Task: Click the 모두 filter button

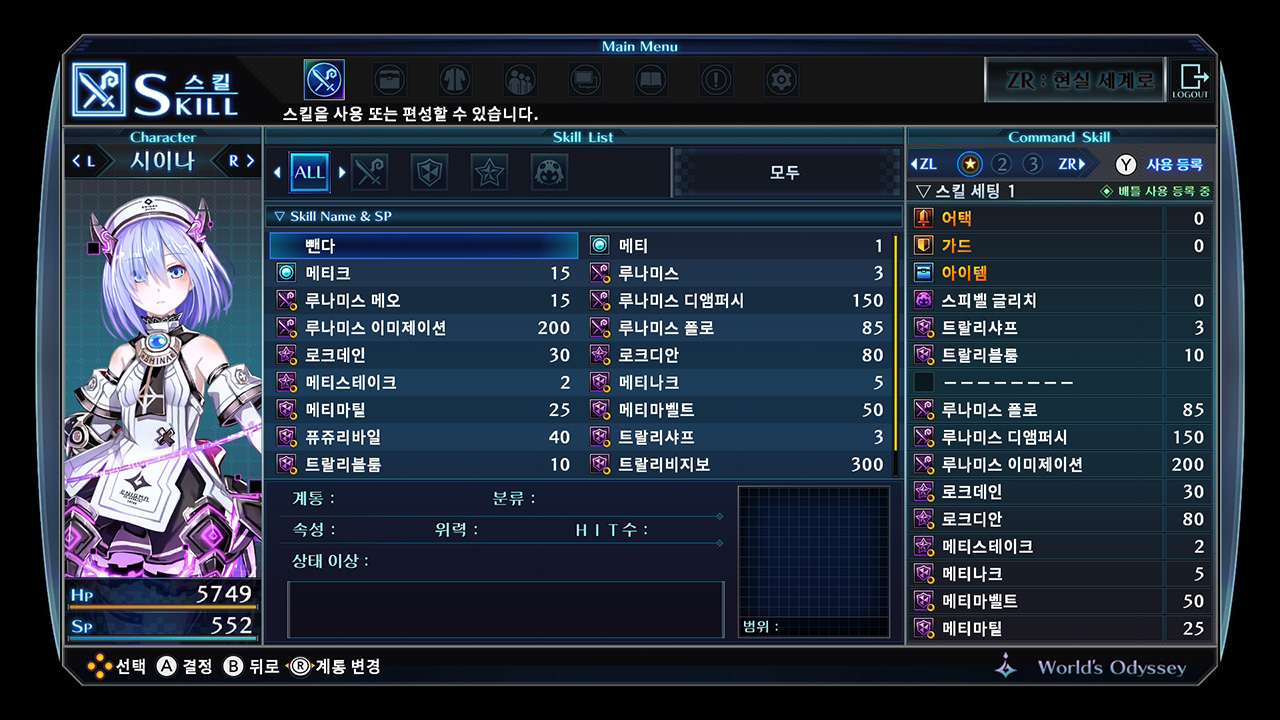Action: point(786,171)
